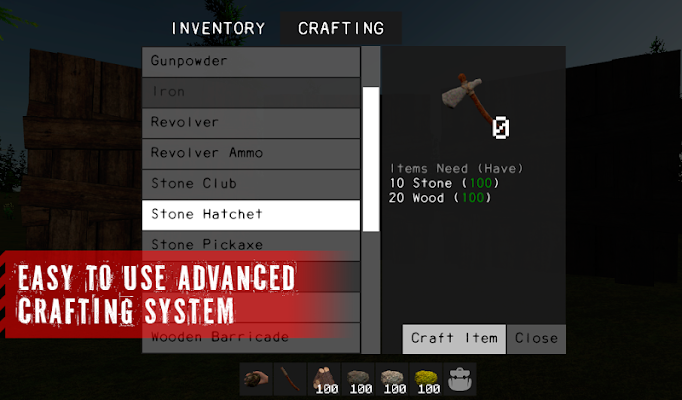Choose Wooden Barricade in the recipe list
682x400 pixels.
251,337
